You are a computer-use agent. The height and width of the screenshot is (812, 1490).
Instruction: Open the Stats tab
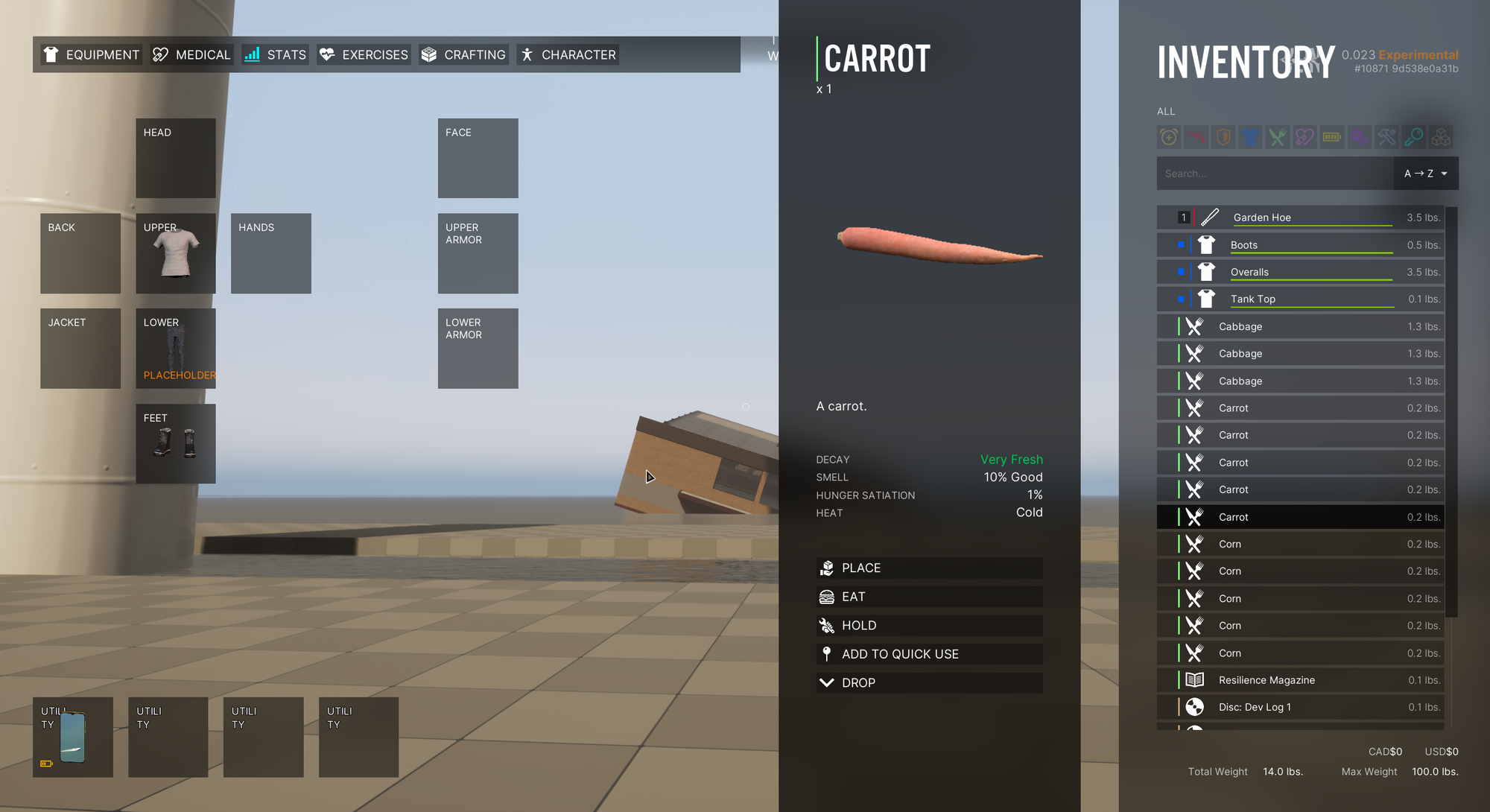[276, 54]
